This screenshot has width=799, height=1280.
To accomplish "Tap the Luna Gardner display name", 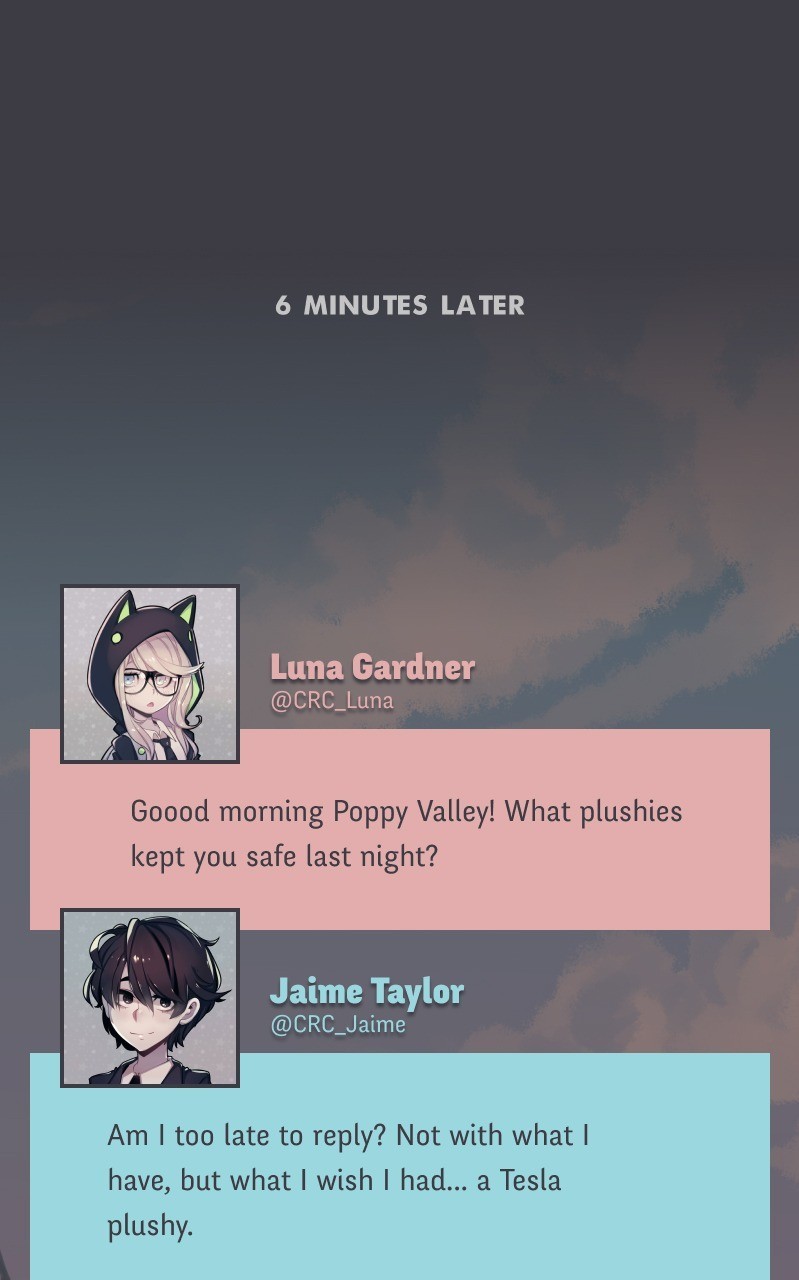I will coord(372,667).
